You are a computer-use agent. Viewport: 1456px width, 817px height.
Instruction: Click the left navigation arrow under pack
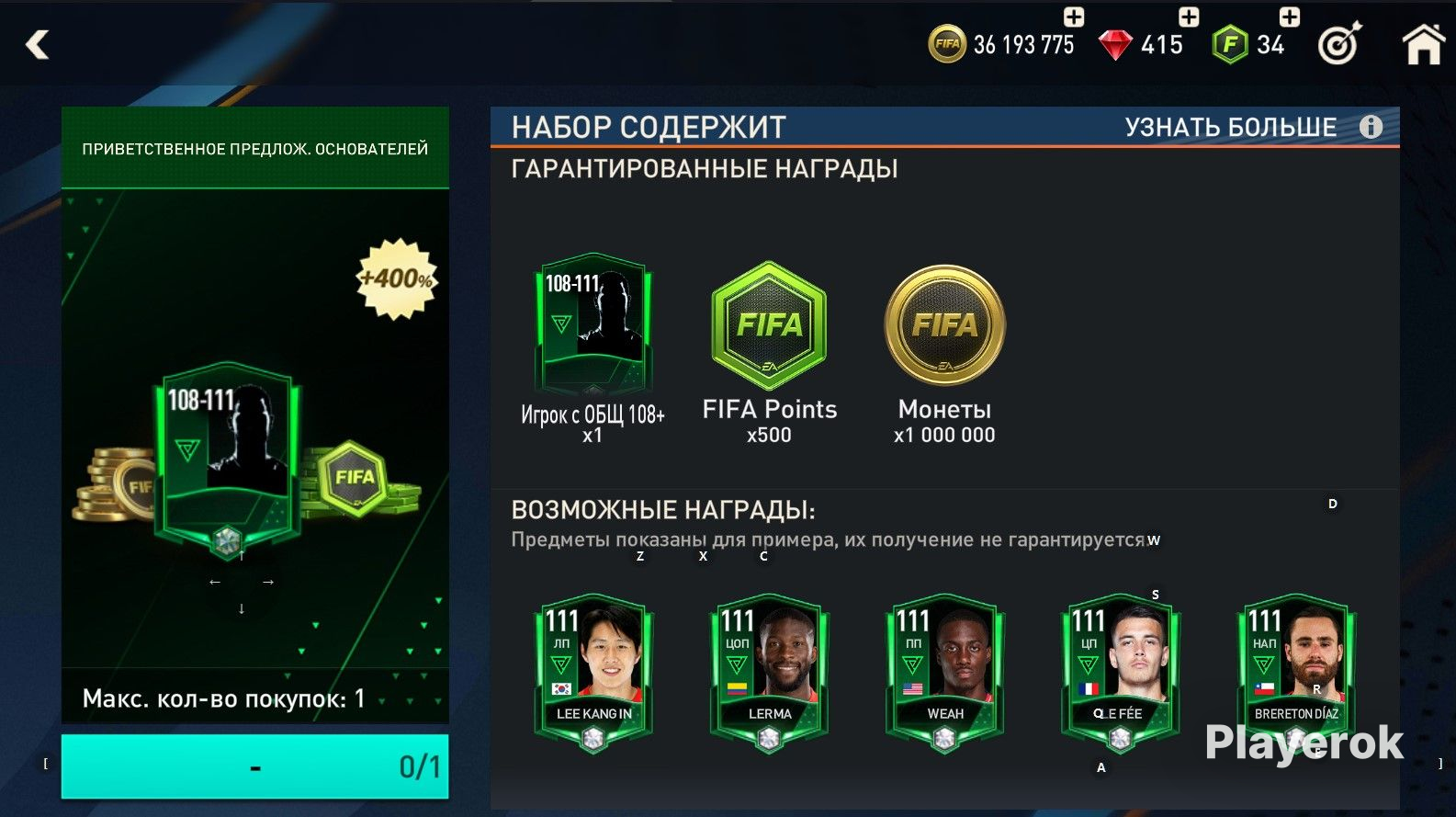214,581
